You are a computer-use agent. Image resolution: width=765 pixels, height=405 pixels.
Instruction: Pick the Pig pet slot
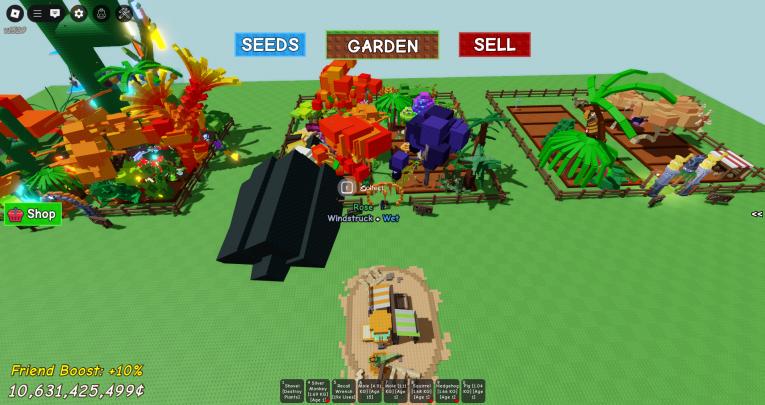point(473,391)
